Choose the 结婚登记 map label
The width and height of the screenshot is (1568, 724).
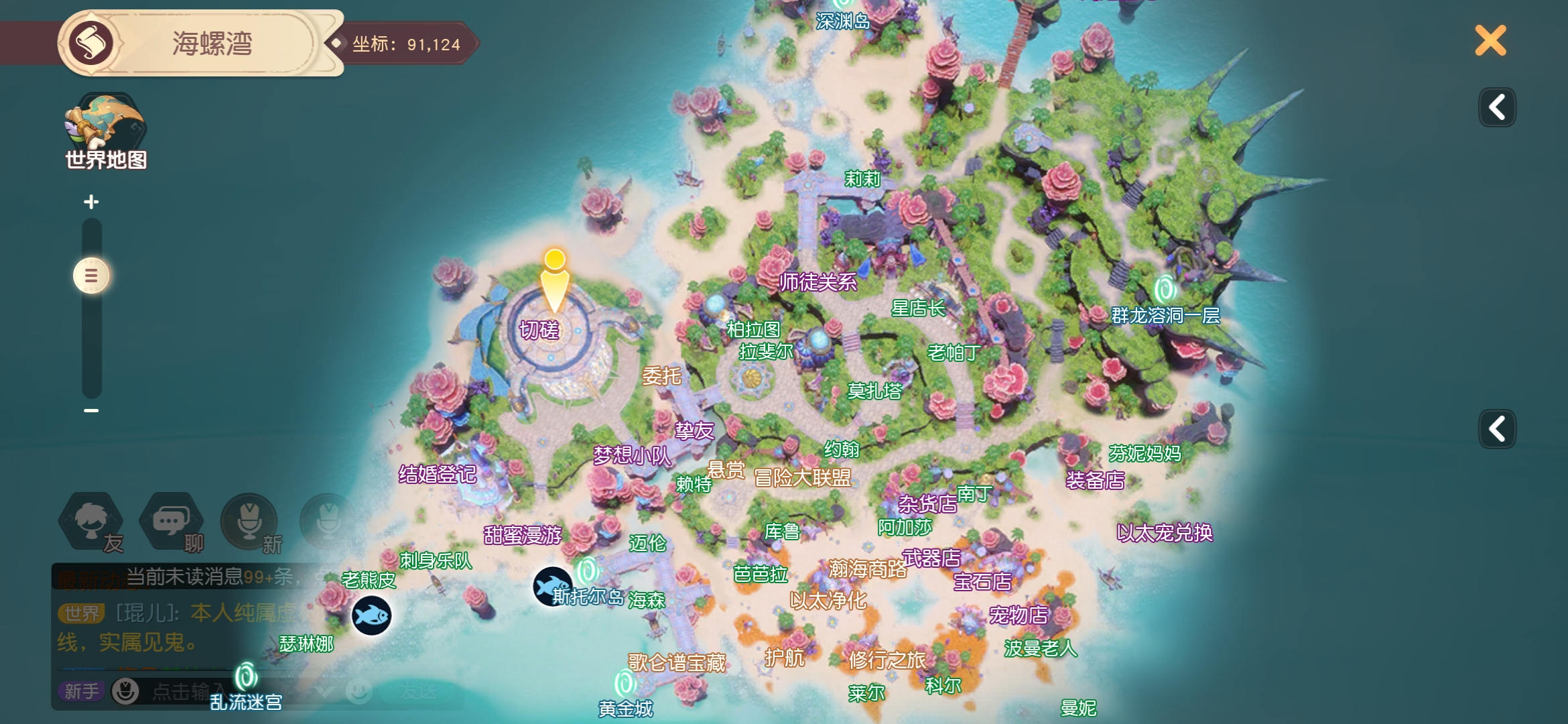437,475
